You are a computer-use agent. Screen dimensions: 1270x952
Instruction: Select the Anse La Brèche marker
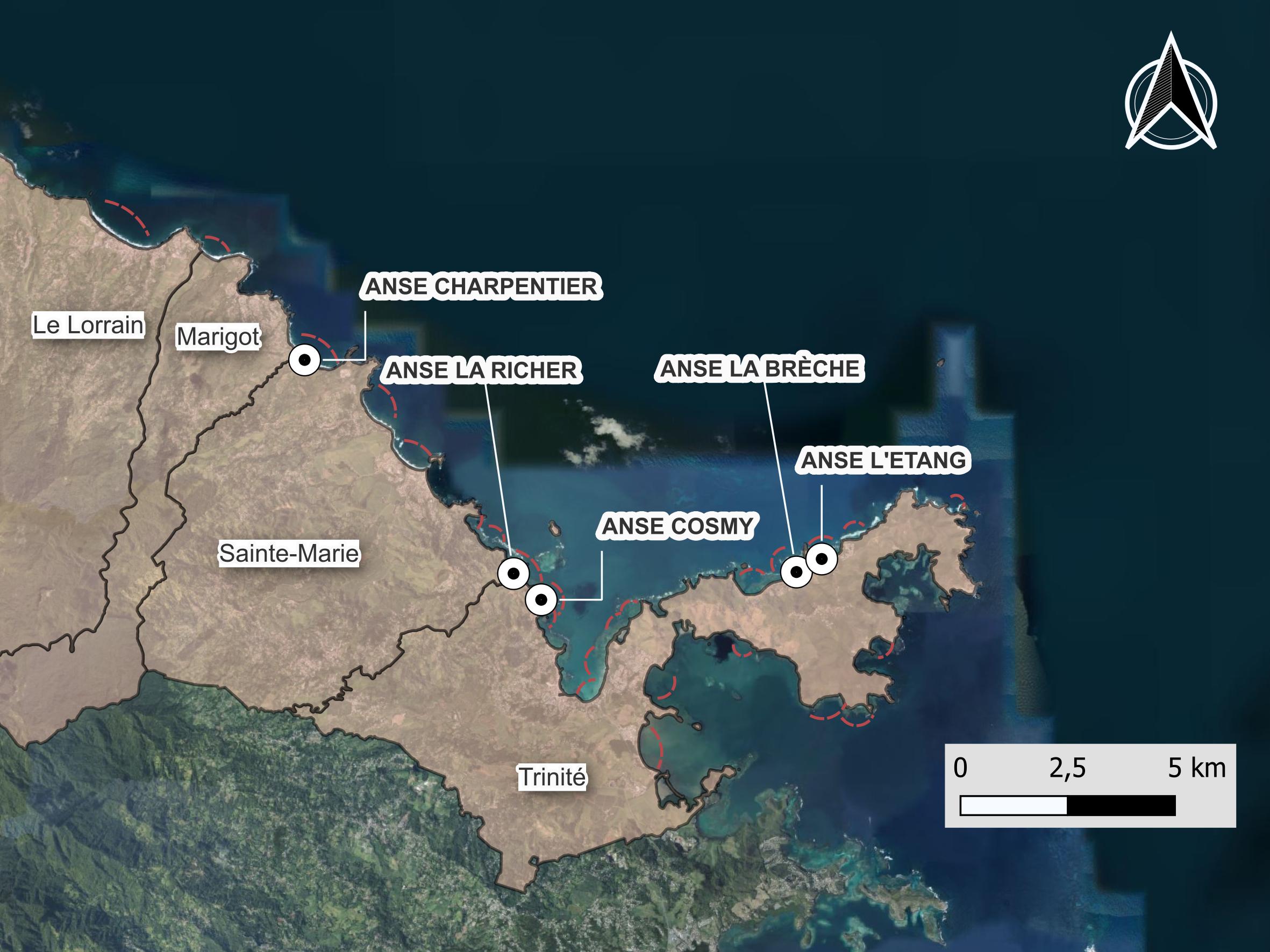[796, 571]
